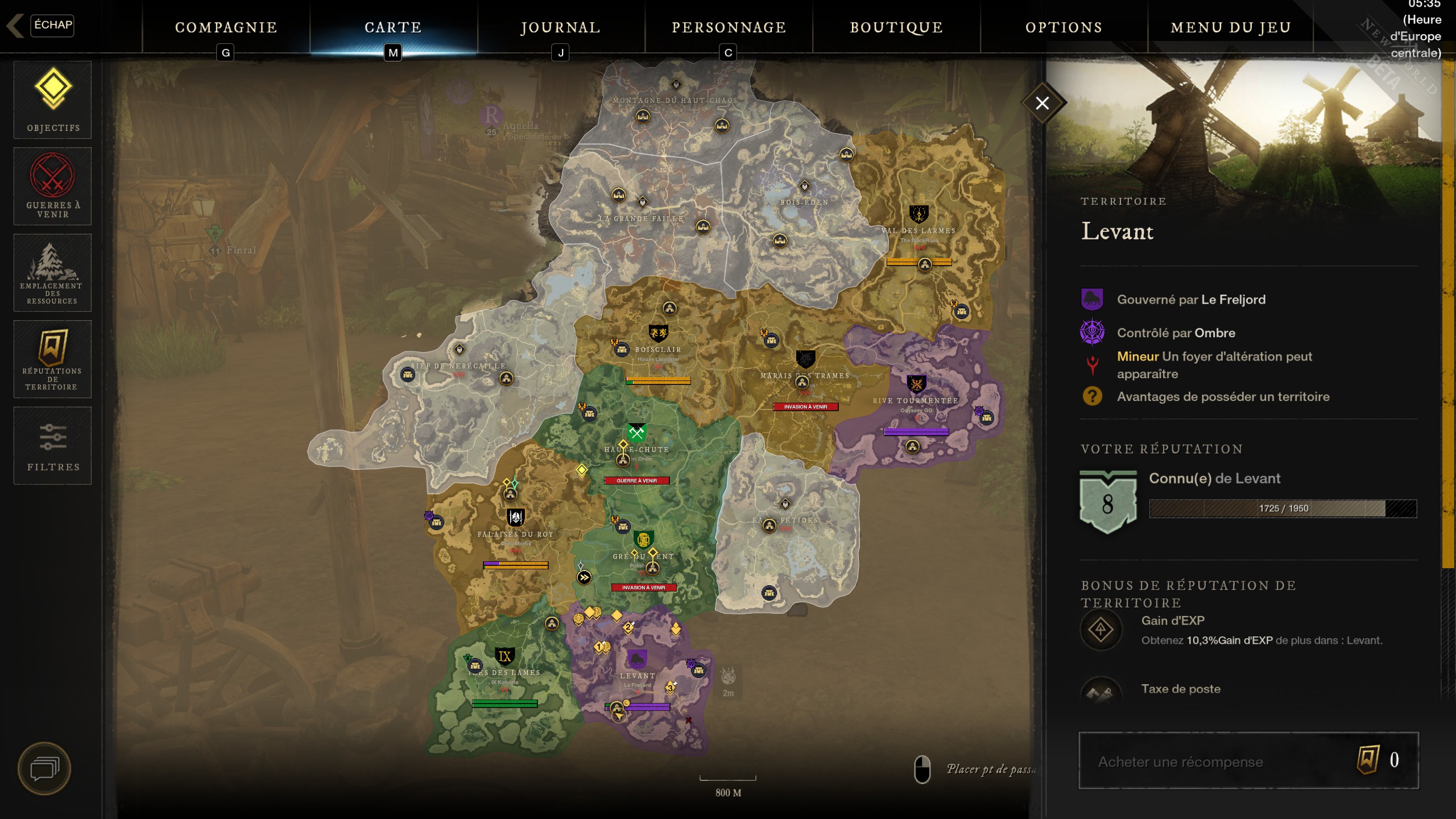The width and height of the screenshot is (1456, 819).
Task: Open the Compagnie tab
Action: 226,27
